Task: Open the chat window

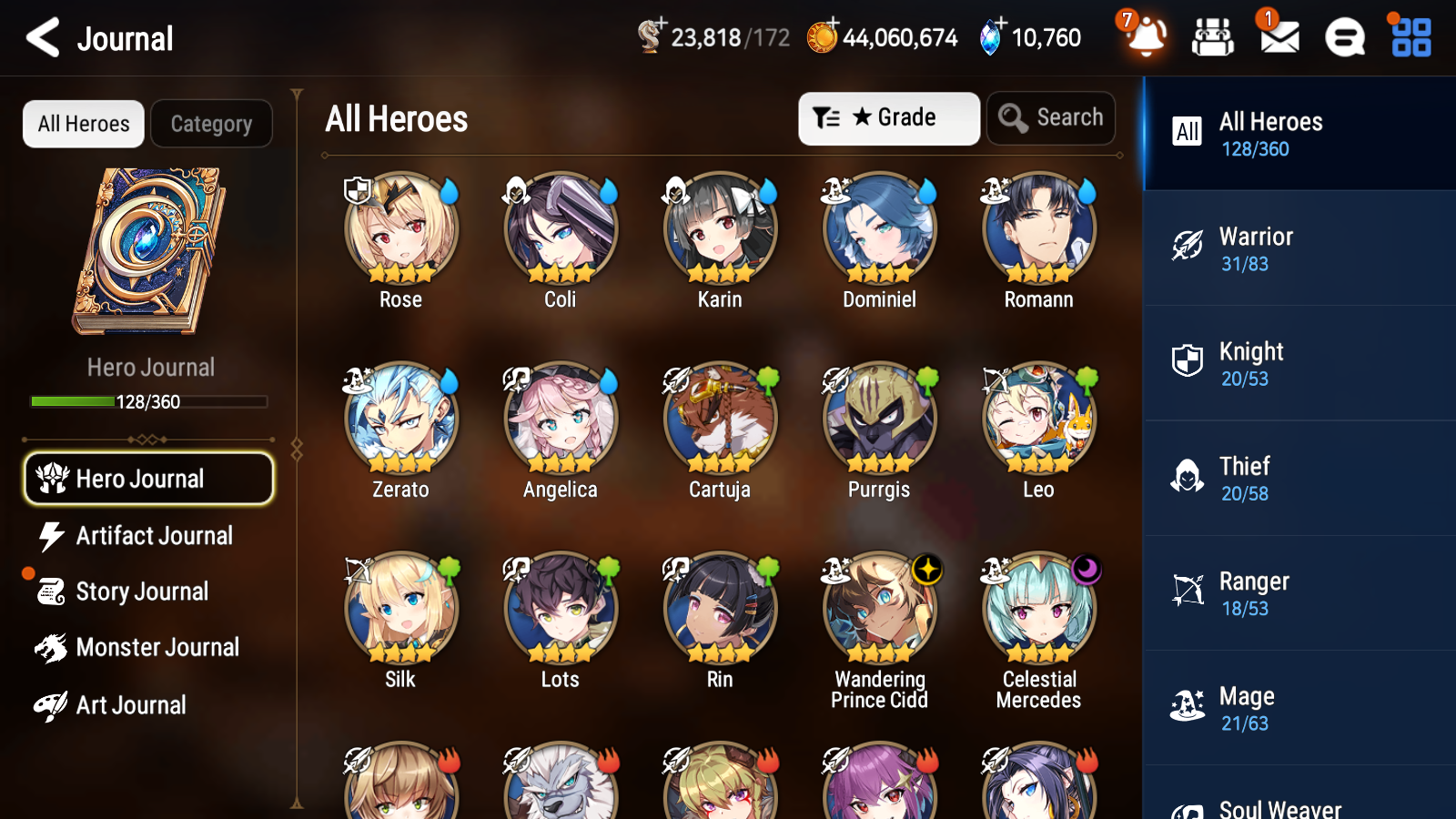Action: pos(1344,37)
